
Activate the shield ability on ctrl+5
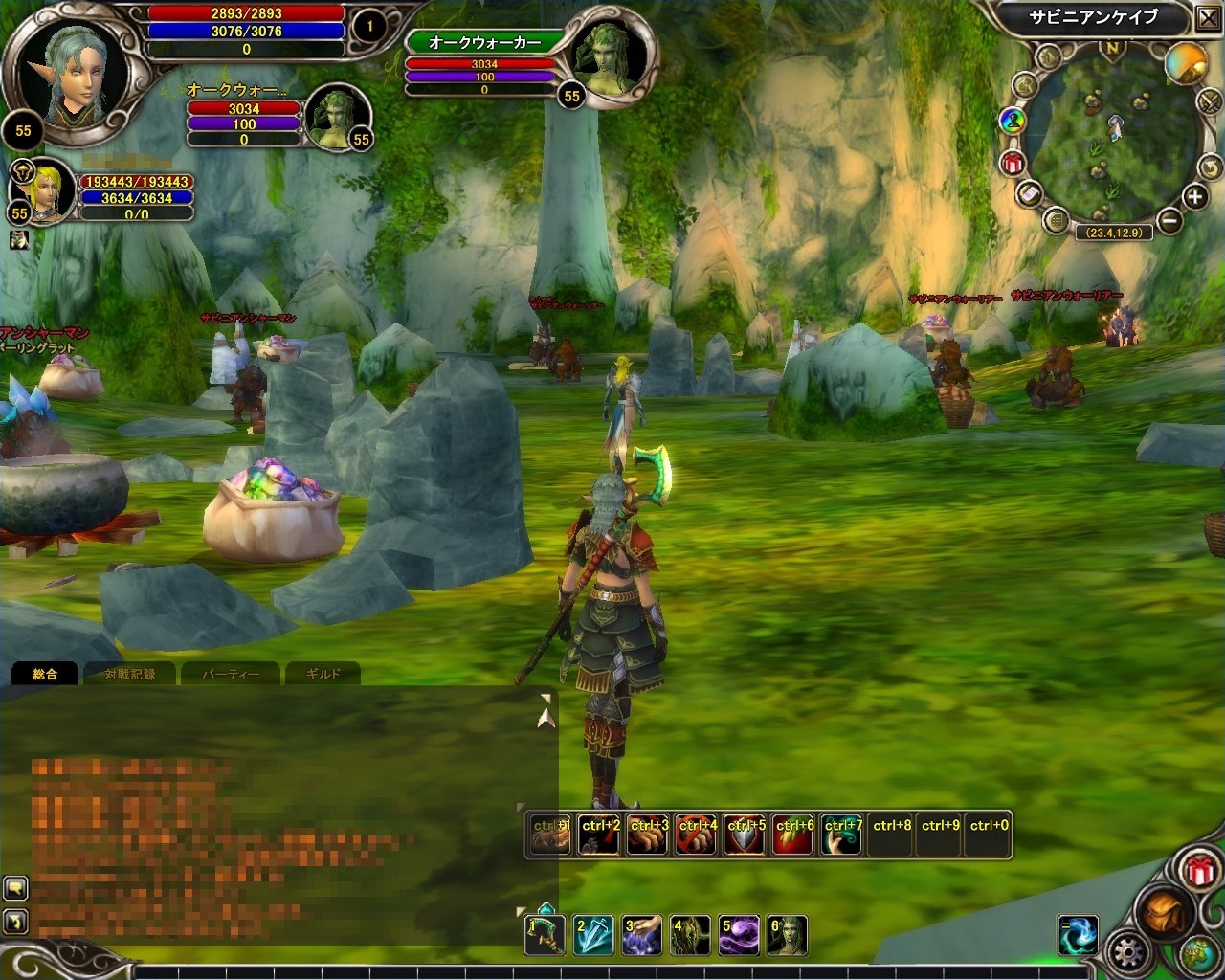coord(745,835)
